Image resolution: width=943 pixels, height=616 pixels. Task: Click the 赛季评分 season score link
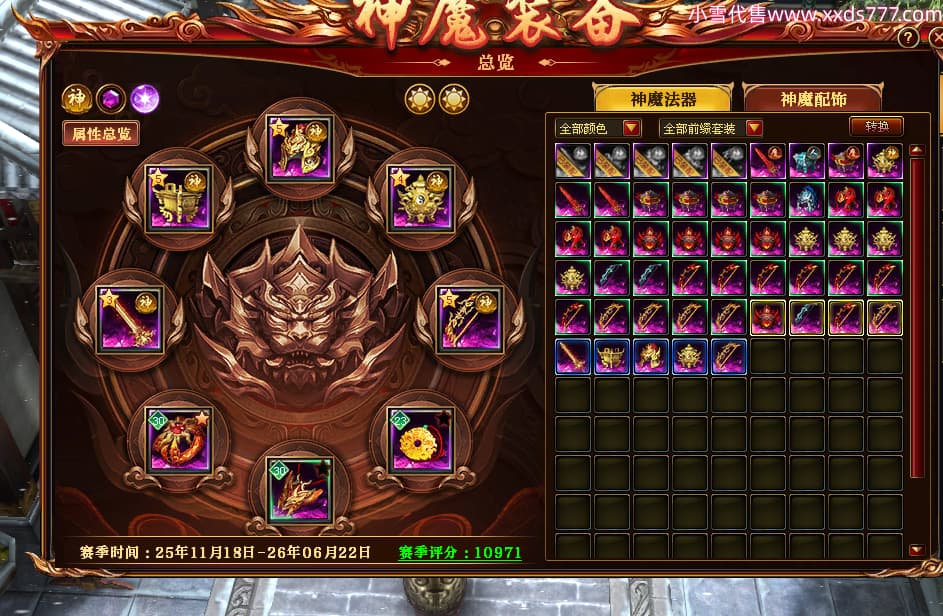tap(460, 552)
